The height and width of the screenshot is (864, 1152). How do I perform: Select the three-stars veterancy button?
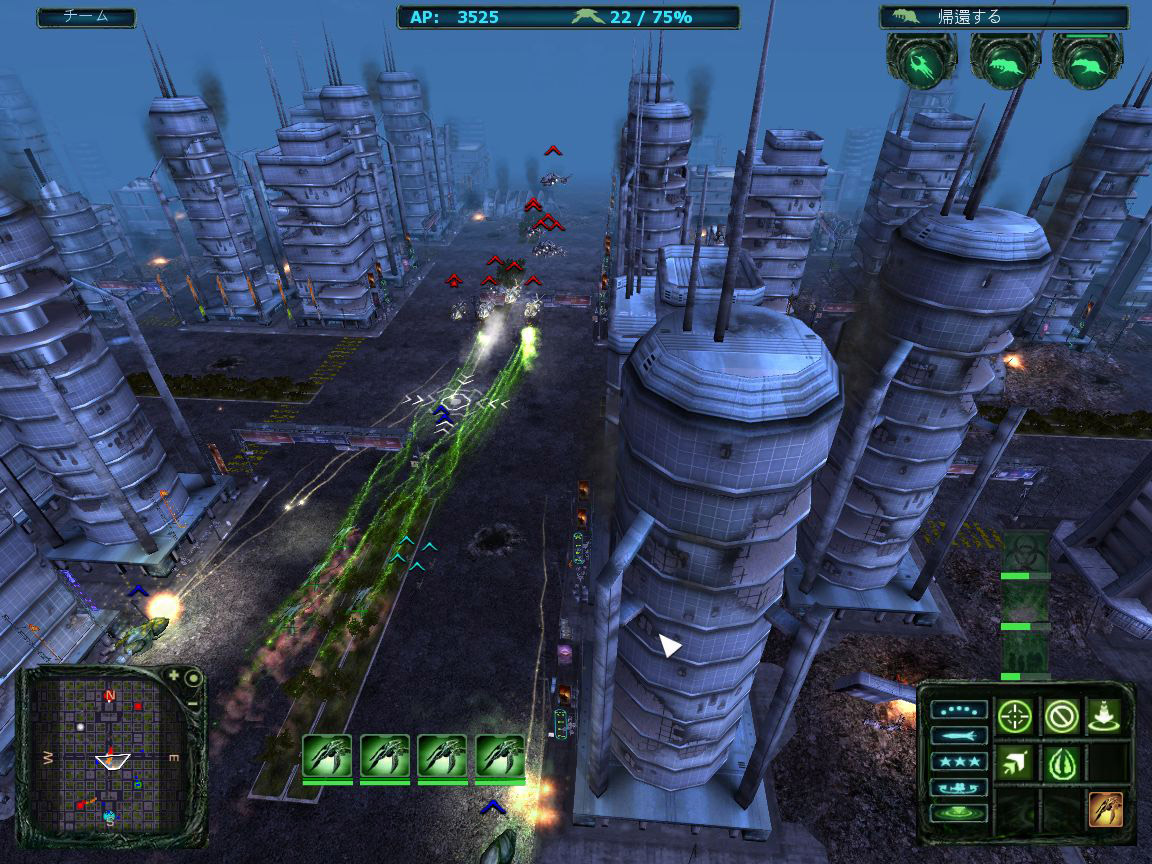click(x=959, y=762)
